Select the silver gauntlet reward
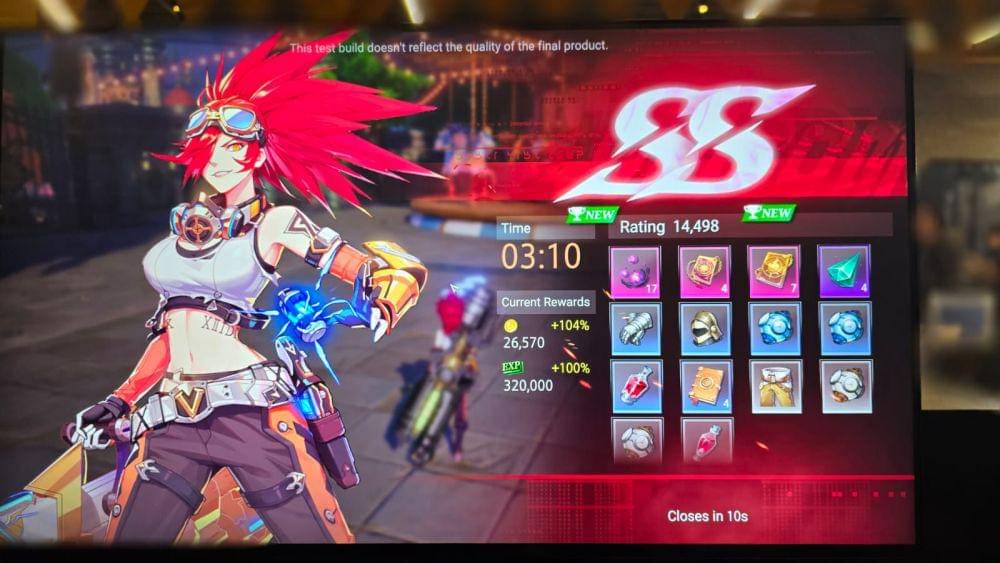Viewport: 1000px width, 563px height. coord(636,329)
